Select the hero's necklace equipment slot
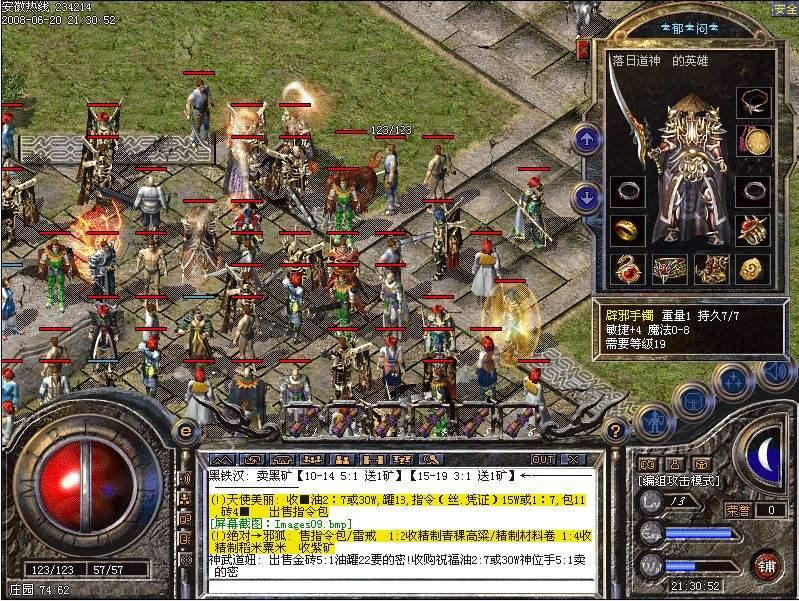This screenshot has width=799, height=601. click(x=753, y=100)
